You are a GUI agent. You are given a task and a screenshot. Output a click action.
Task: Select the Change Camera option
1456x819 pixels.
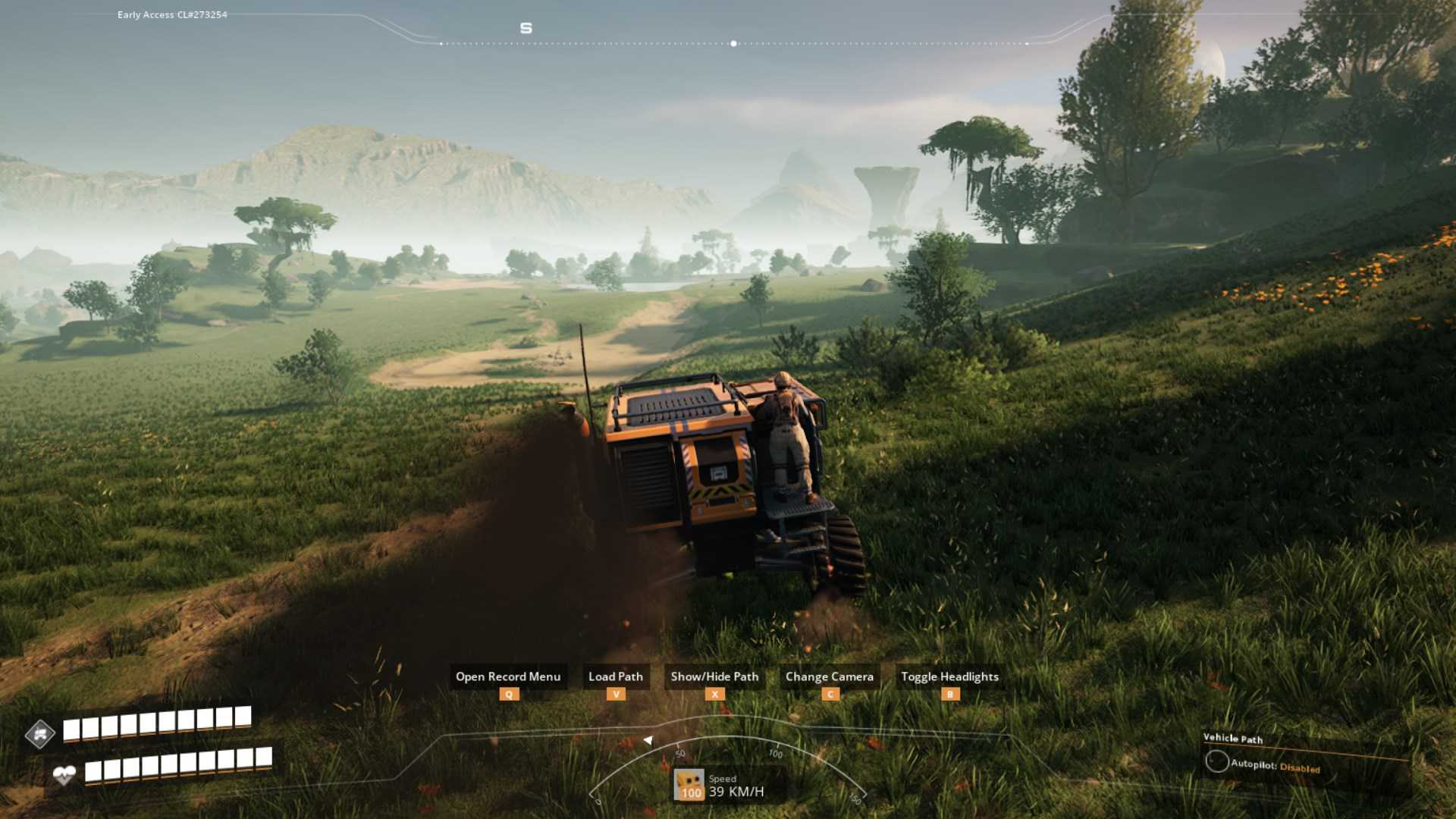coord(829,676)
